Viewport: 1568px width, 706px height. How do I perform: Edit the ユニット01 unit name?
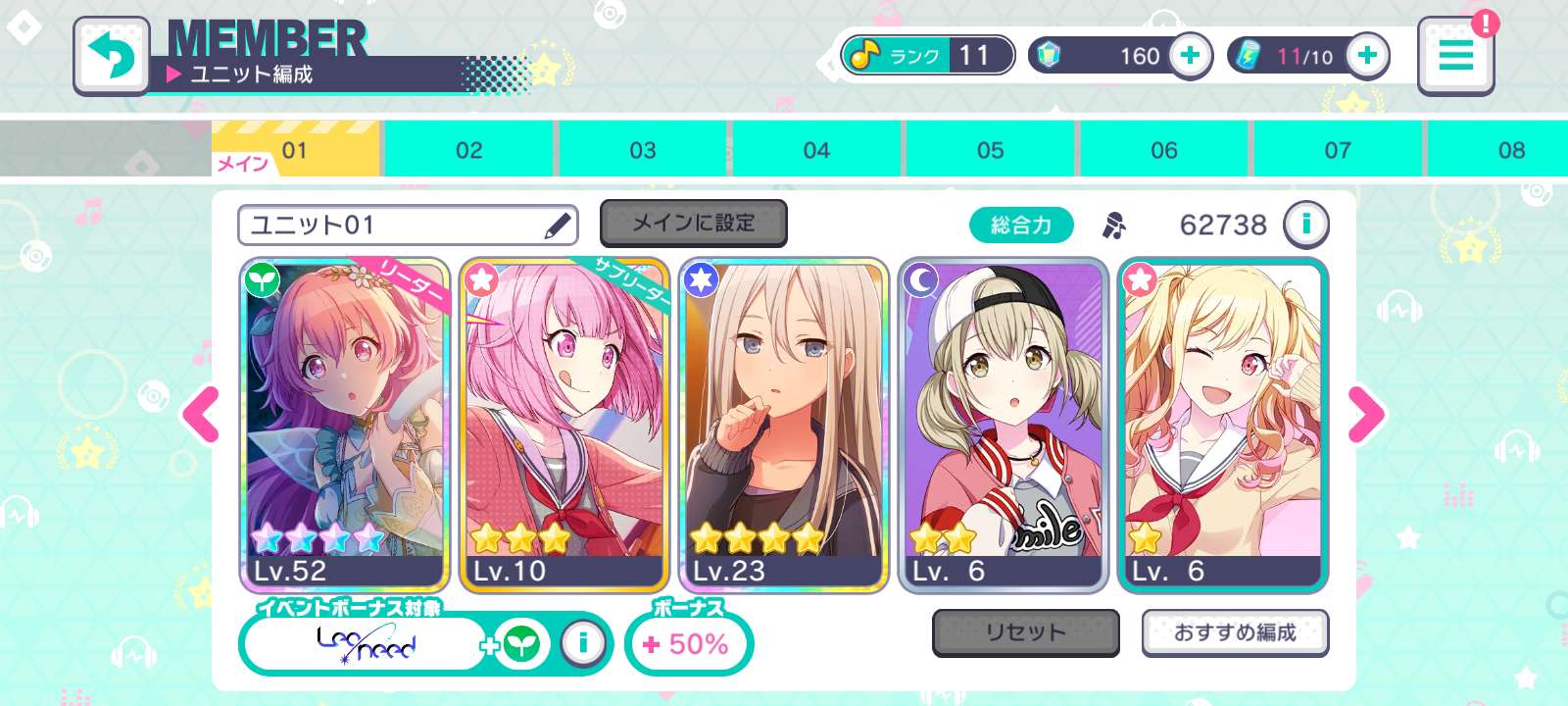(x=557, y=226)
